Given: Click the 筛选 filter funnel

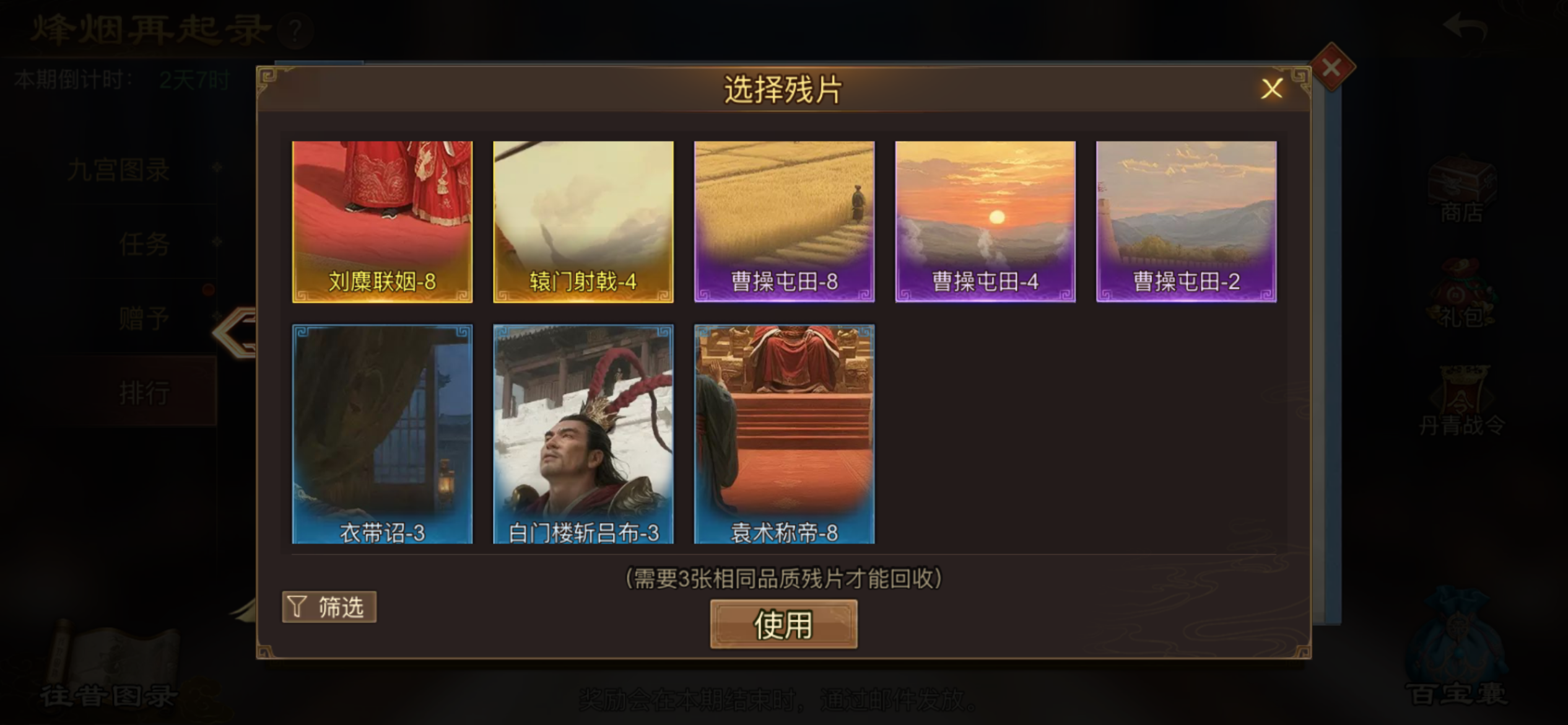Looking at the screenshot, I should (x=329, y=607).
